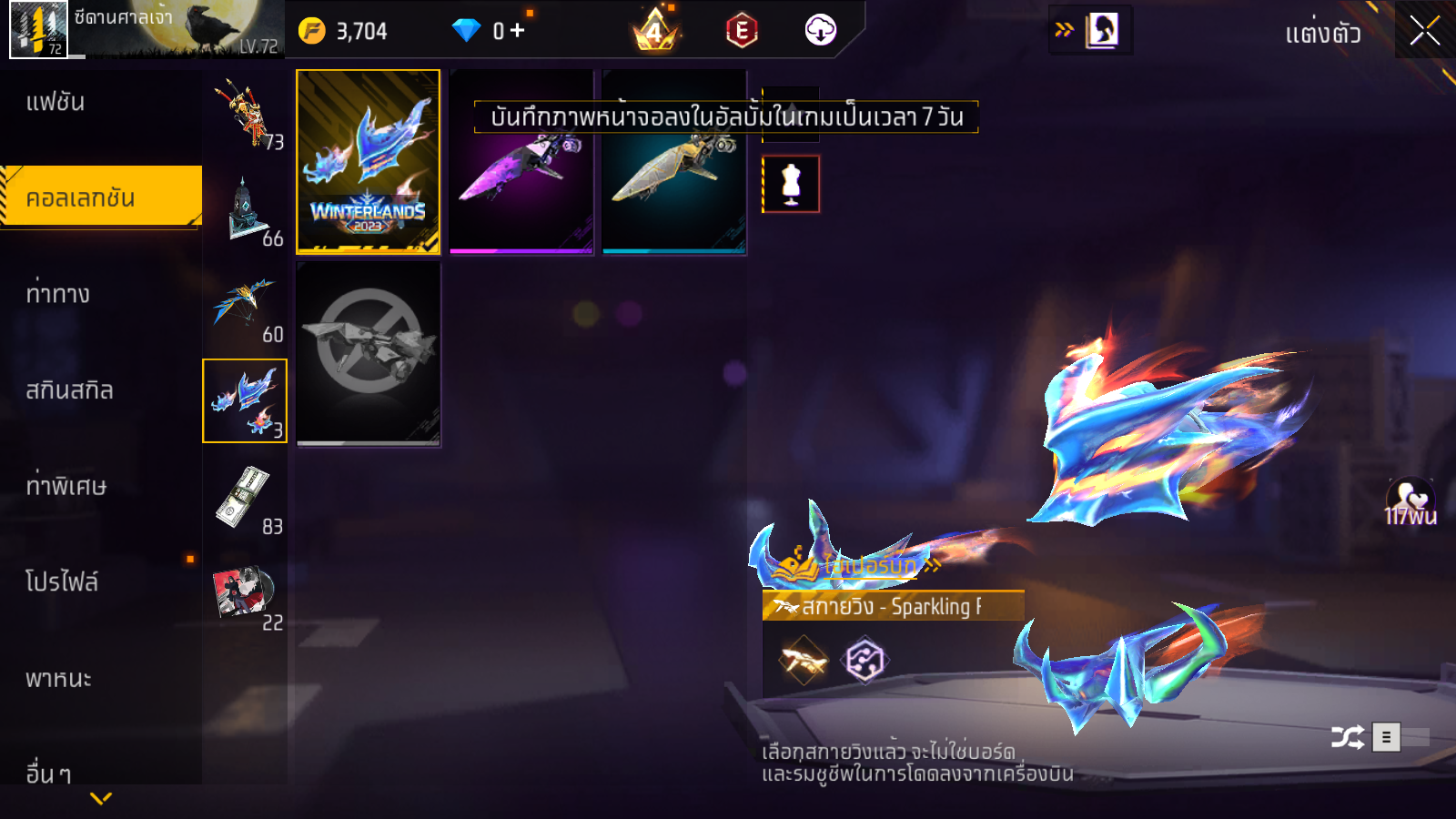Click the shuffle random skin icon

pos(1347,737)
